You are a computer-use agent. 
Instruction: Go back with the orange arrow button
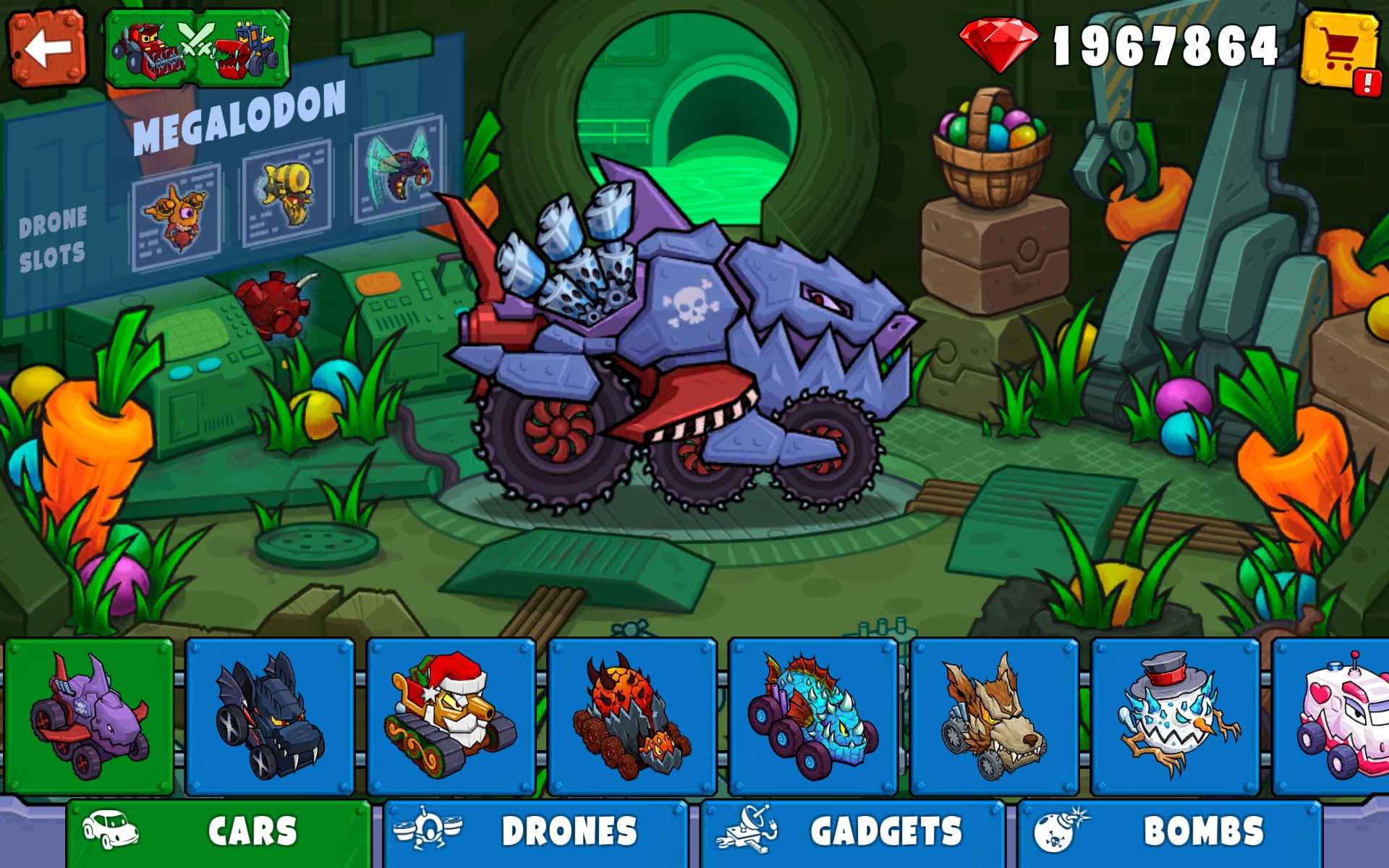[47, 48]
